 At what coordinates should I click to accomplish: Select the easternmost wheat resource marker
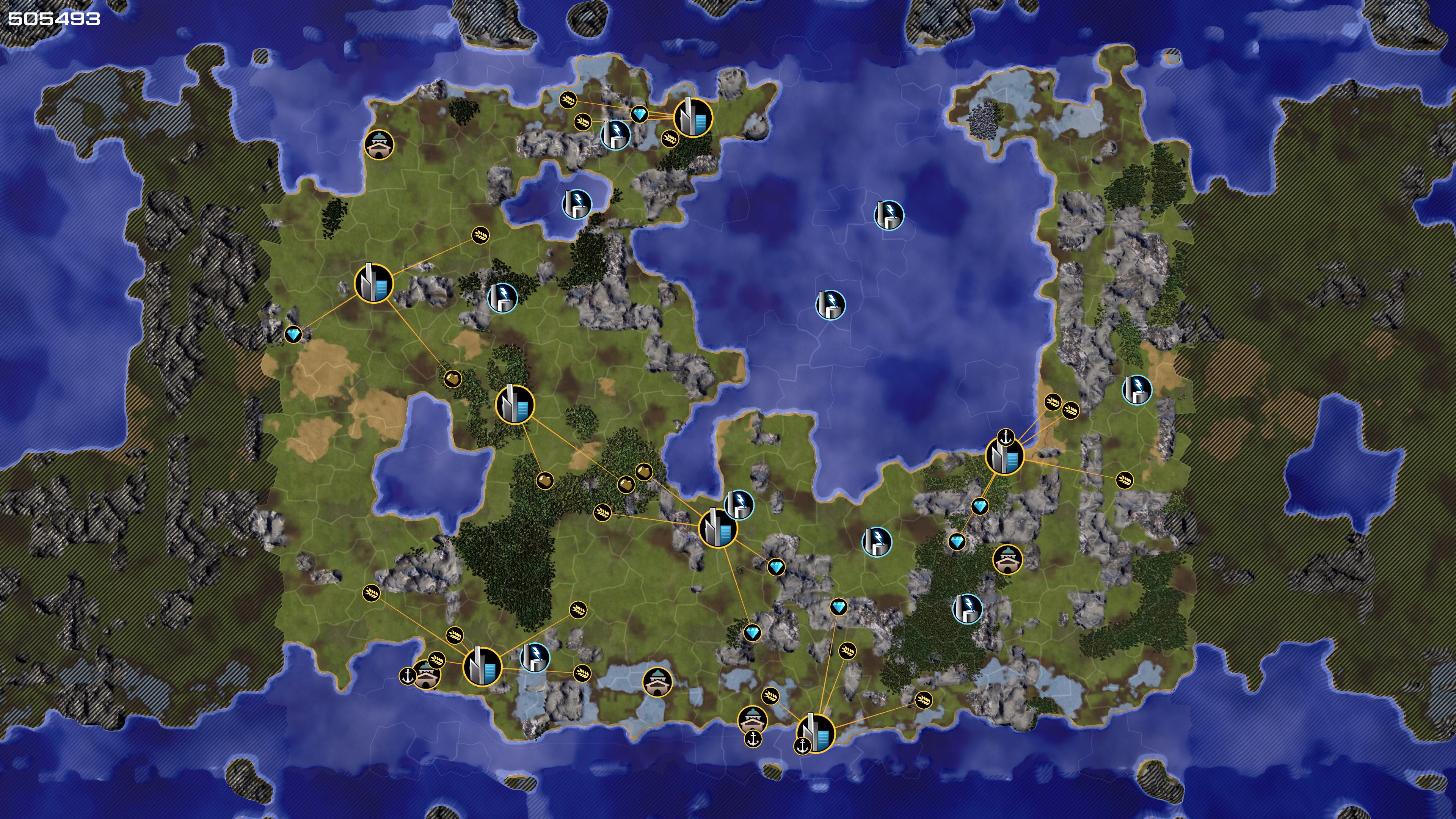1125,480
